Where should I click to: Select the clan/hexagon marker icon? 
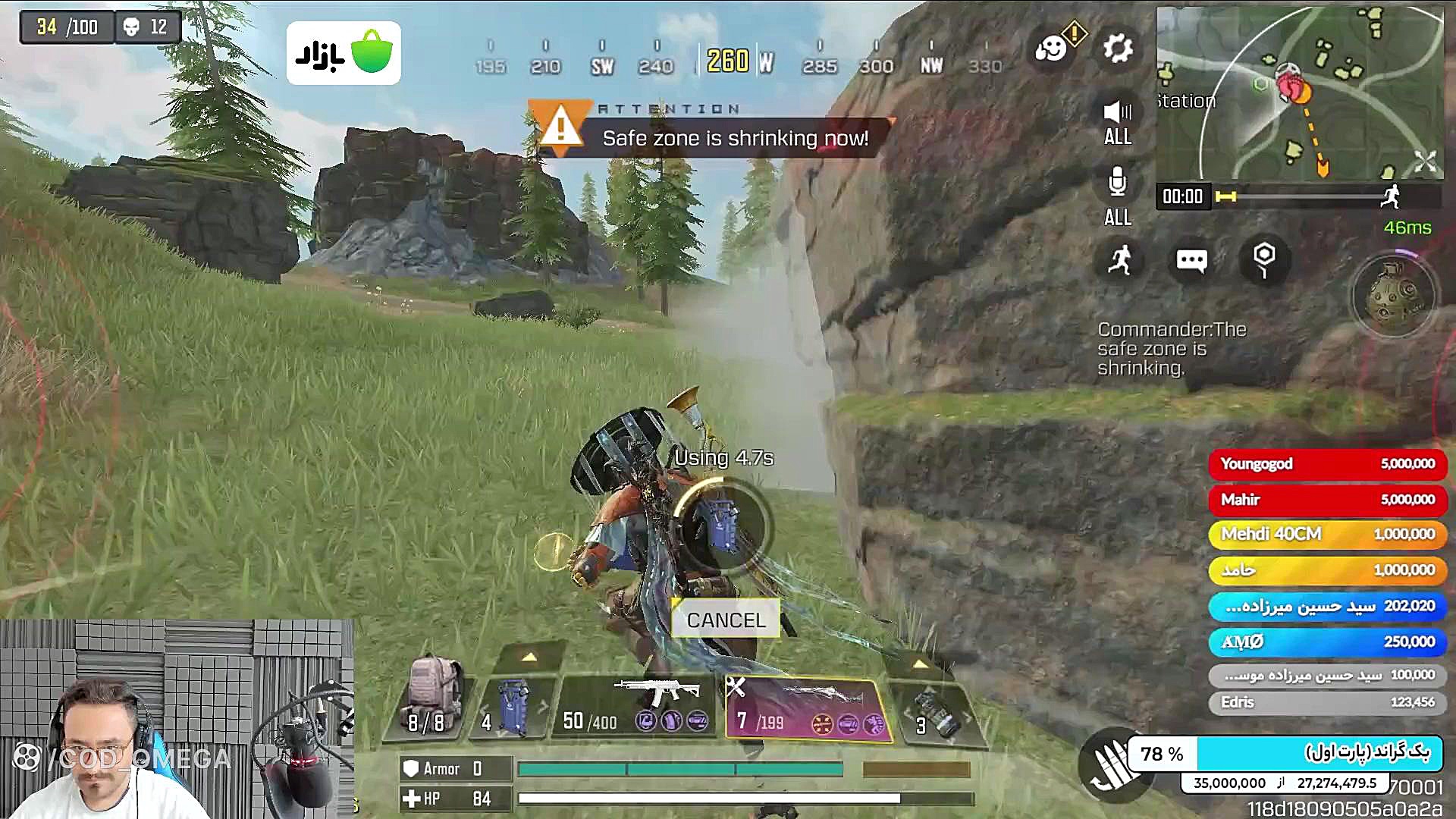(x=1263, y=258)
